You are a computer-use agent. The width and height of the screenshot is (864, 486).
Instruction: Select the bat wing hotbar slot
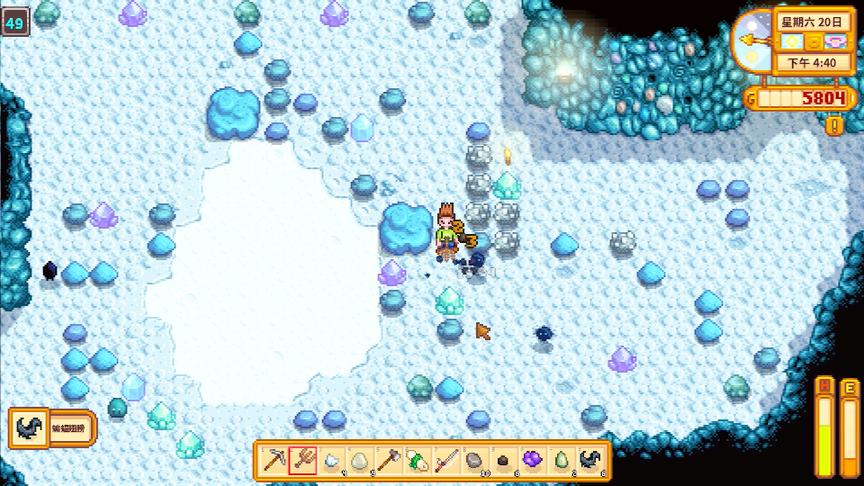tap(592, 460)
